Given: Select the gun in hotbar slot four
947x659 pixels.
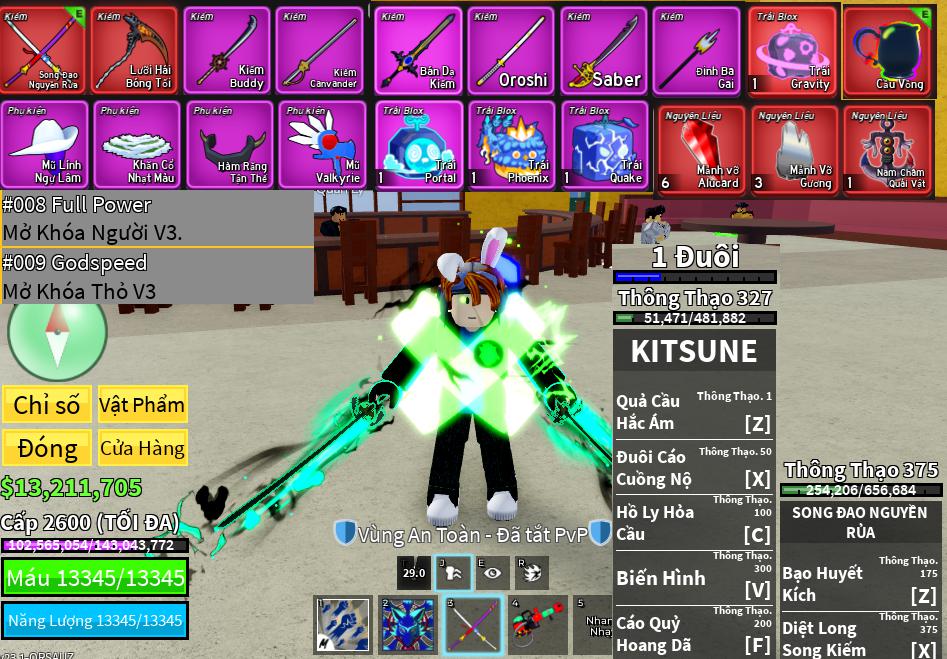Looking at the screenshot, I should click(537, 624).
